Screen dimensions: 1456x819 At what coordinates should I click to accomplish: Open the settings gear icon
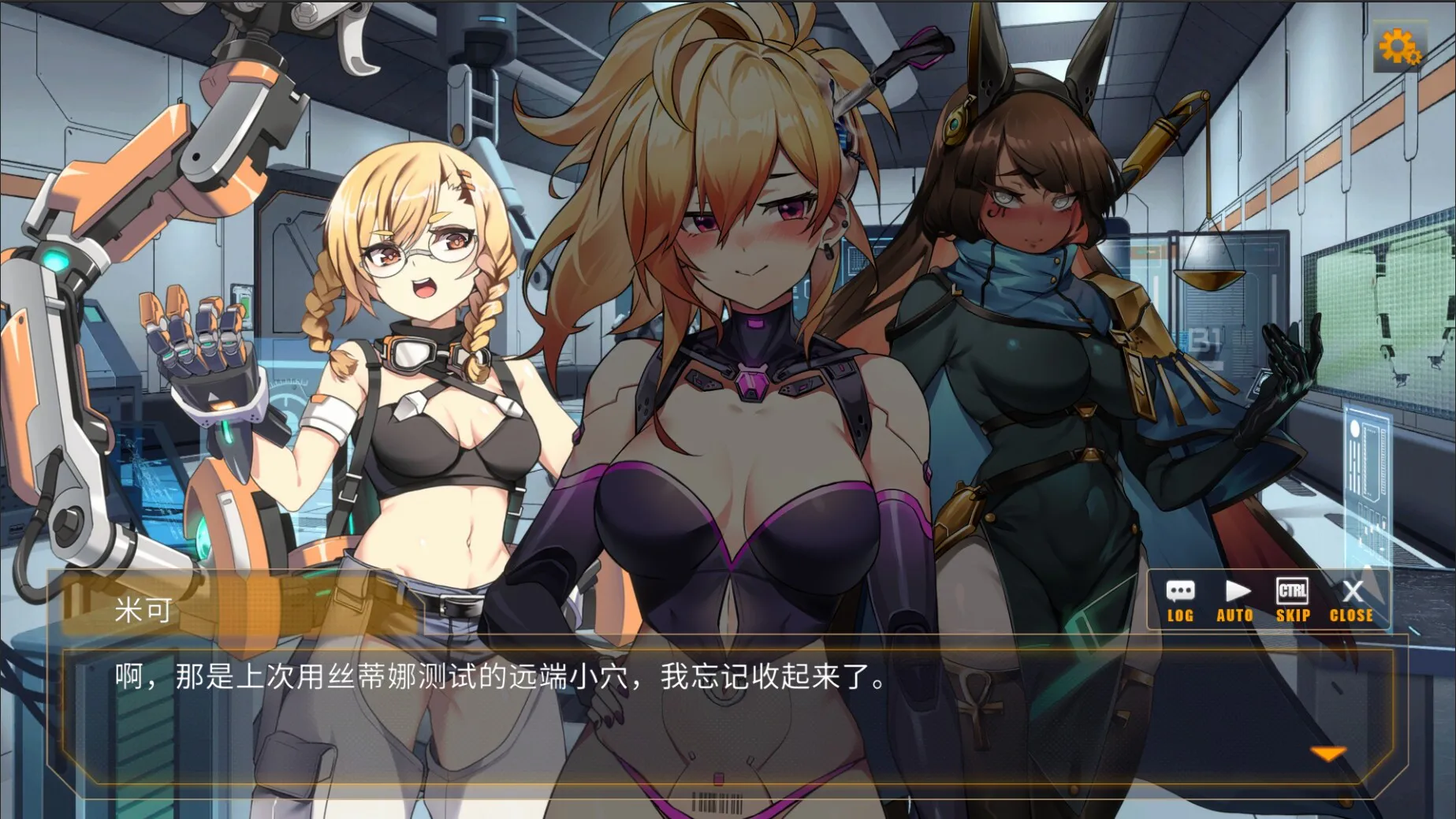[1399, 49]
